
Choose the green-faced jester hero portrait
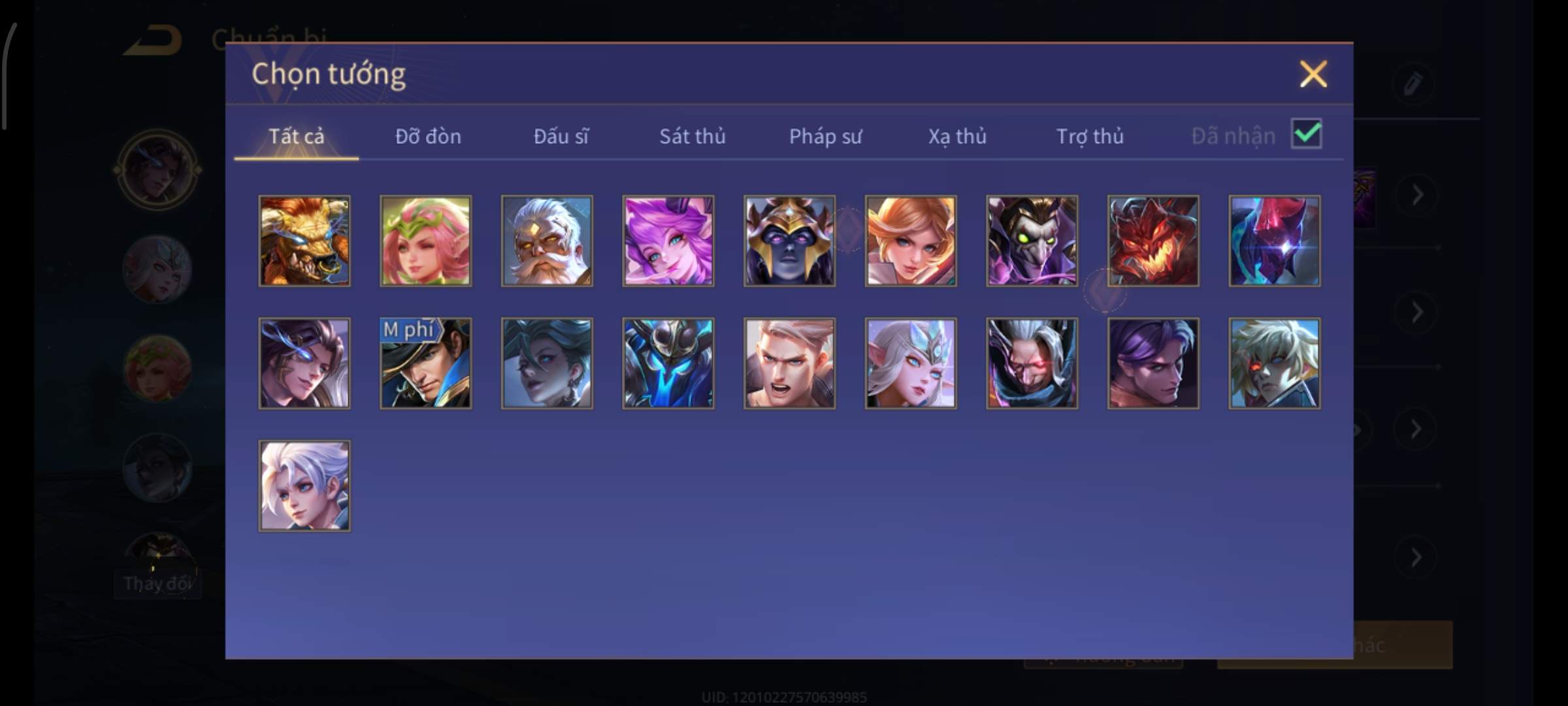coord(1032,241)
